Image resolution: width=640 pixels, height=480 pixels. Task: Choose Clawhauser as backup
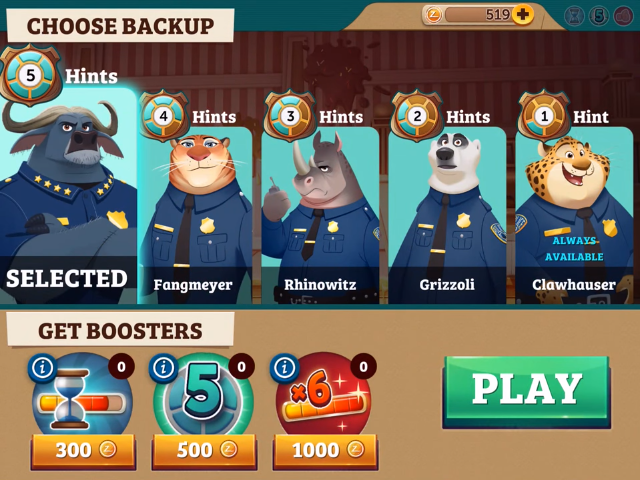click(574, 215)
